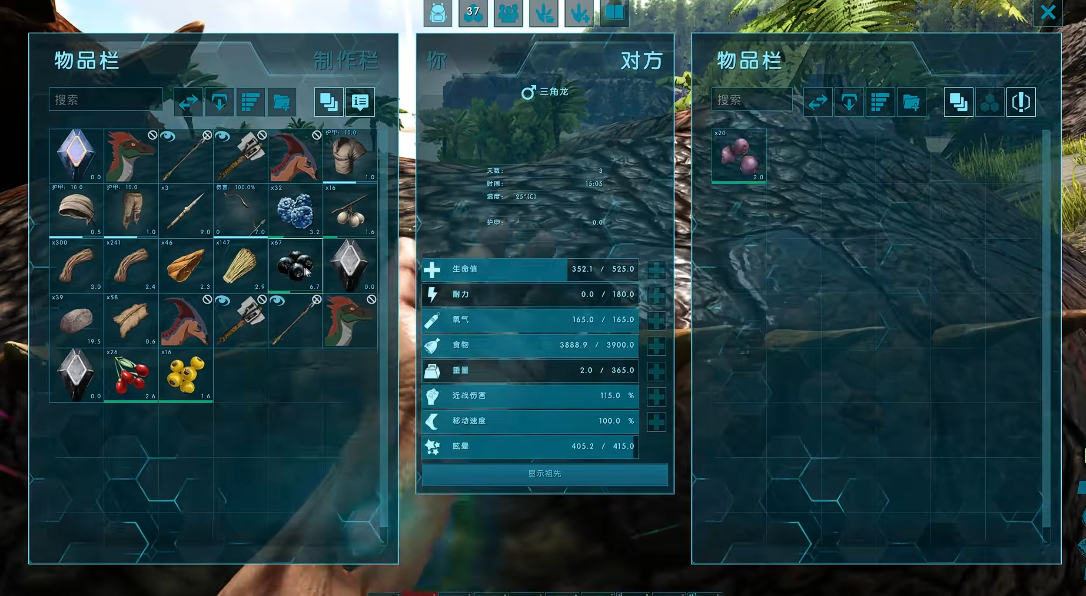This screenshot has height=596, width=1086.
Task: Pick the yellow berries stack x16
Action: pyautogui.click(x=186, y=373)
